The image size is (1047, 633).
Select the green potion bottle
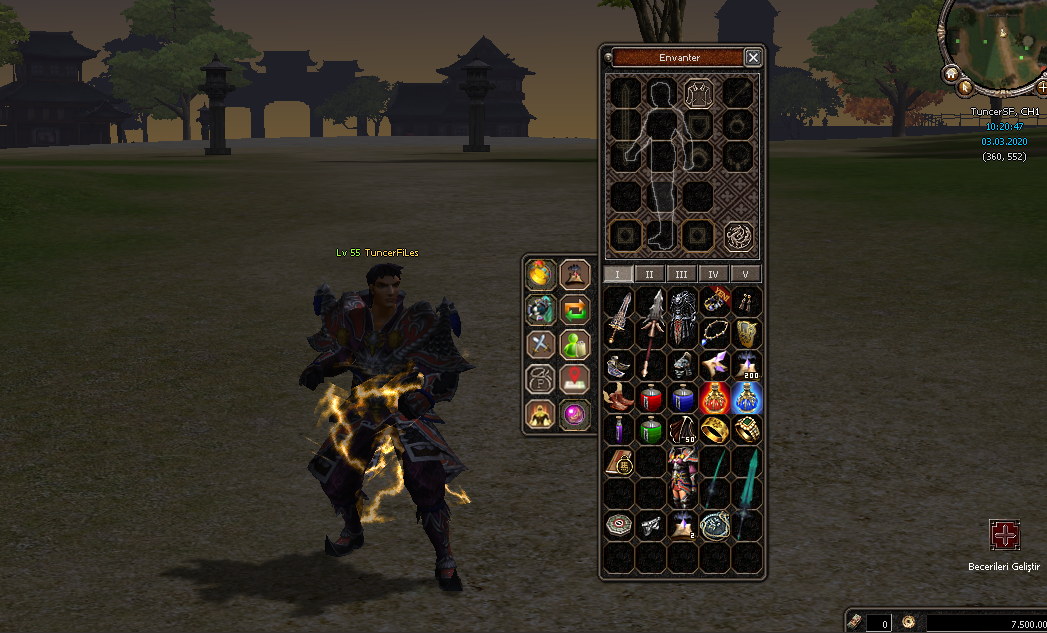(x=650, y=430)
